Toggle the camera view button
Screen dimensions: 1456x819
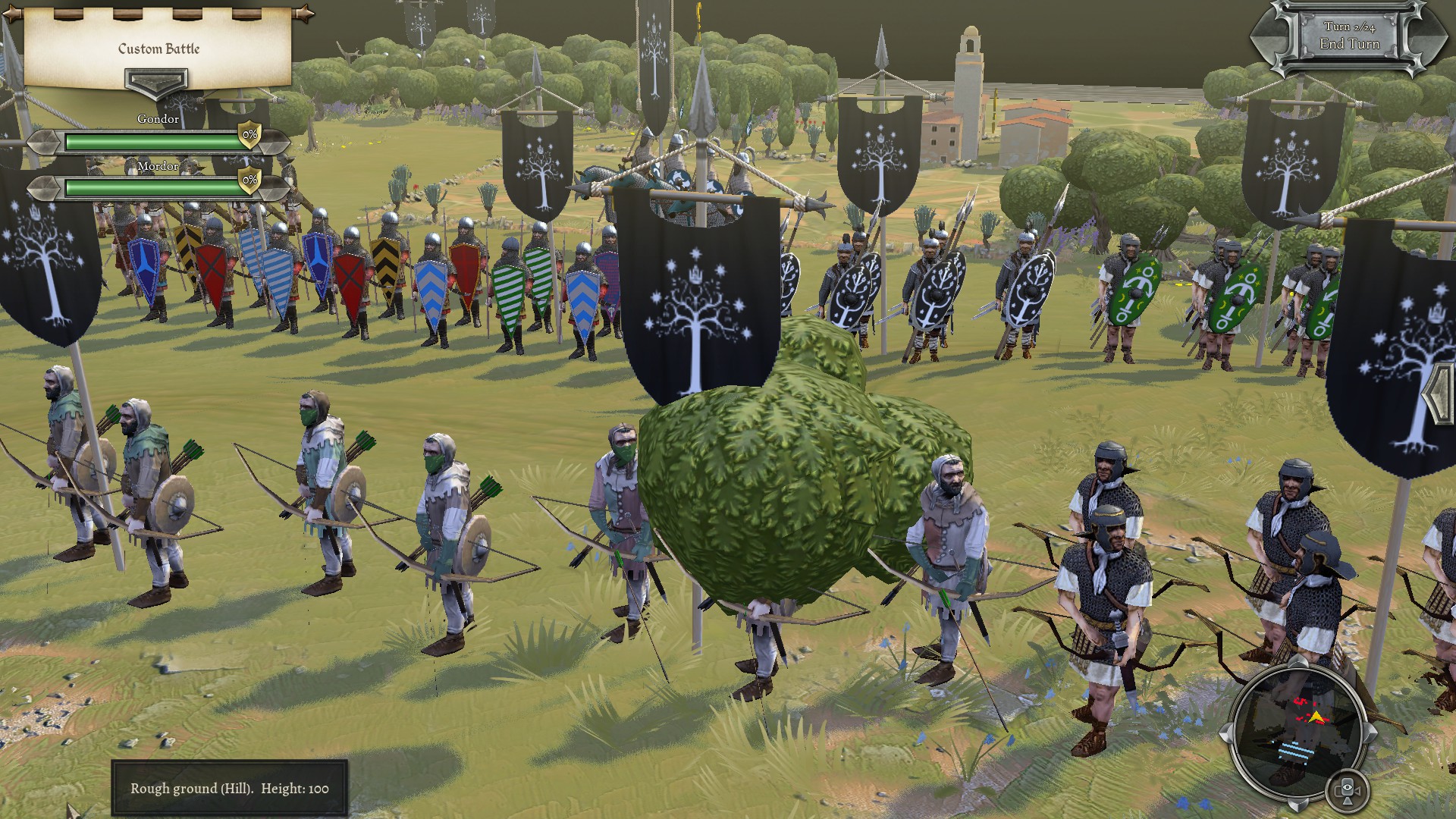[1348, 791]
